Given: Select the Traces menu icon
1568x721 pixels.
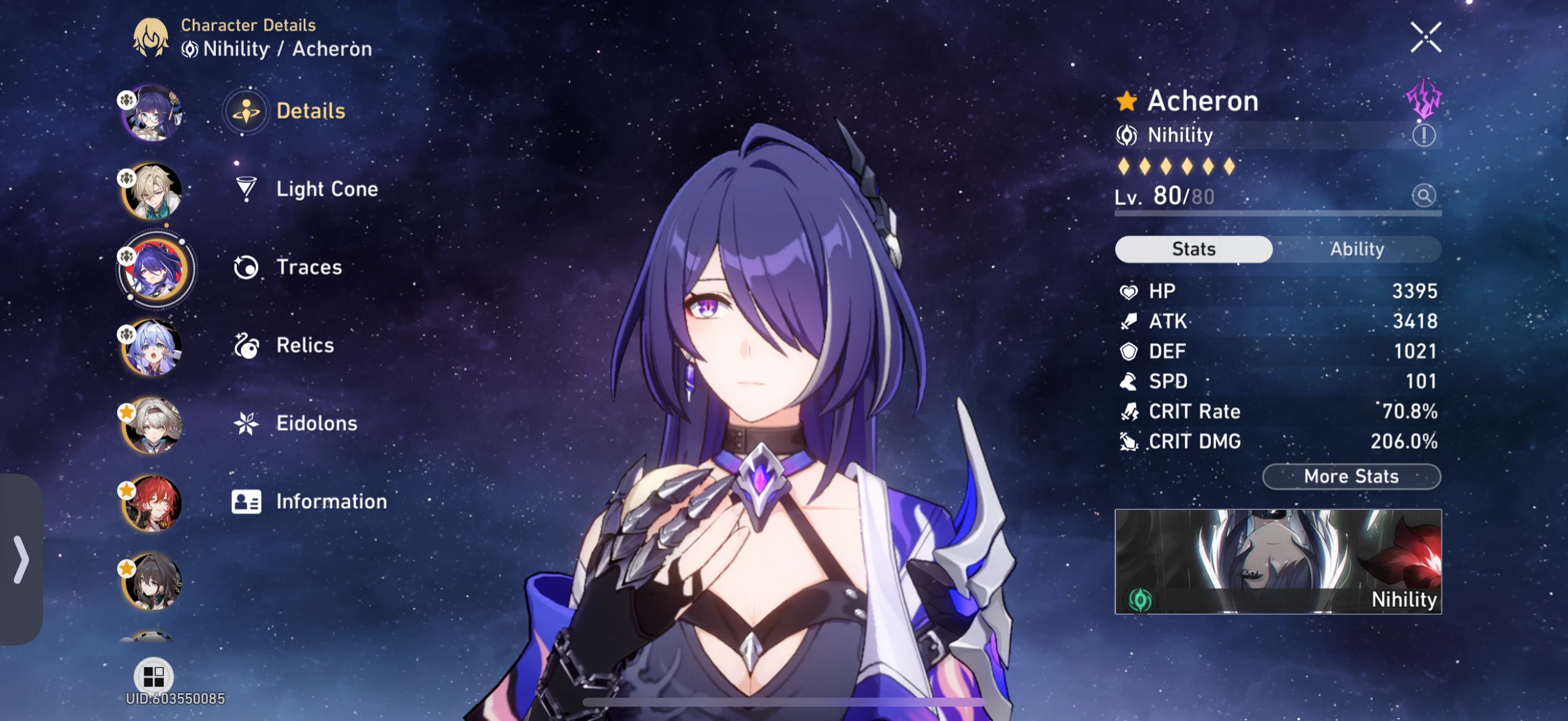Looking at the screenshot, I should point(246,267).
